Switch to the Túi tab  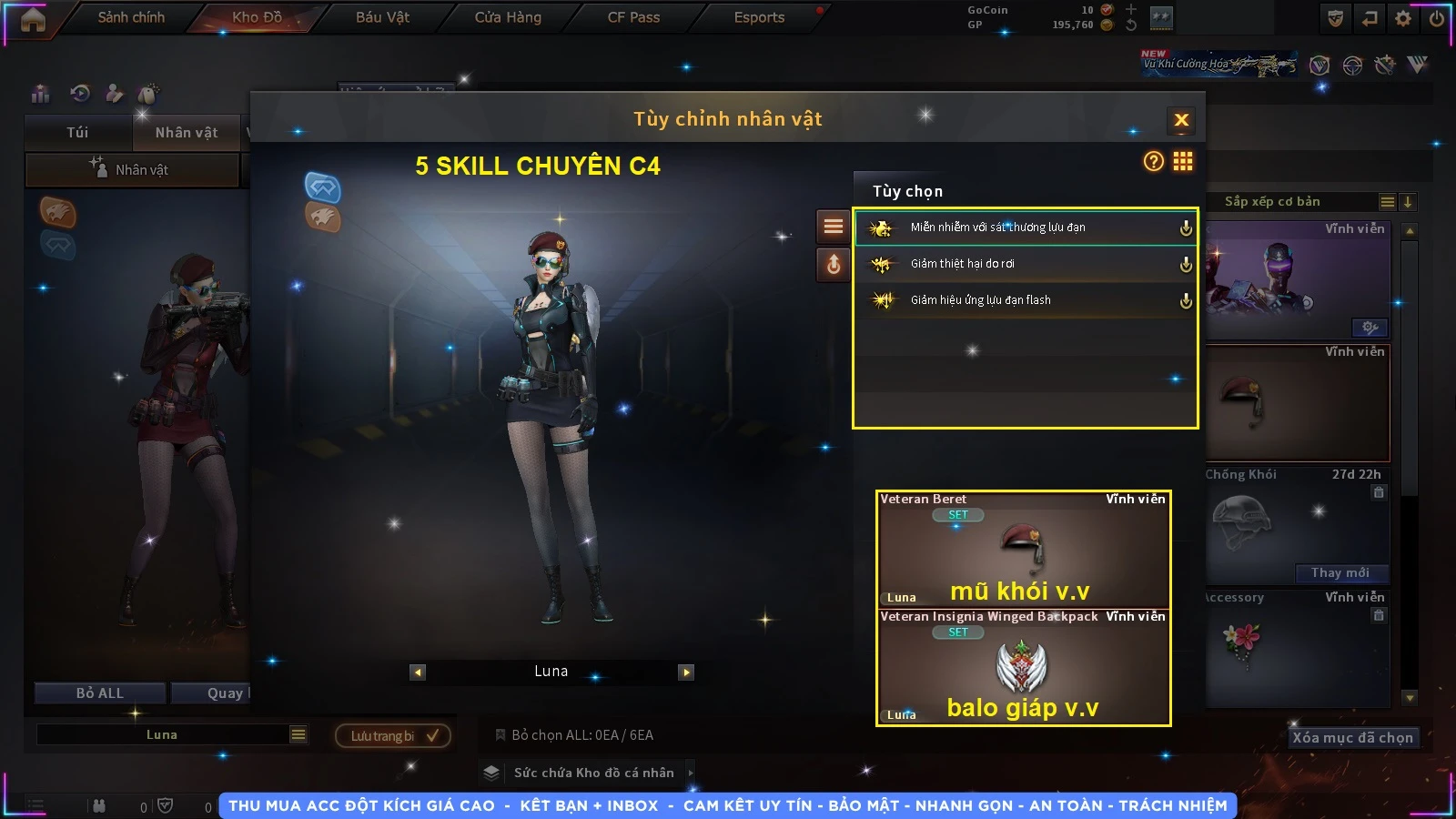pyautogui.click(x=77, y=133)
